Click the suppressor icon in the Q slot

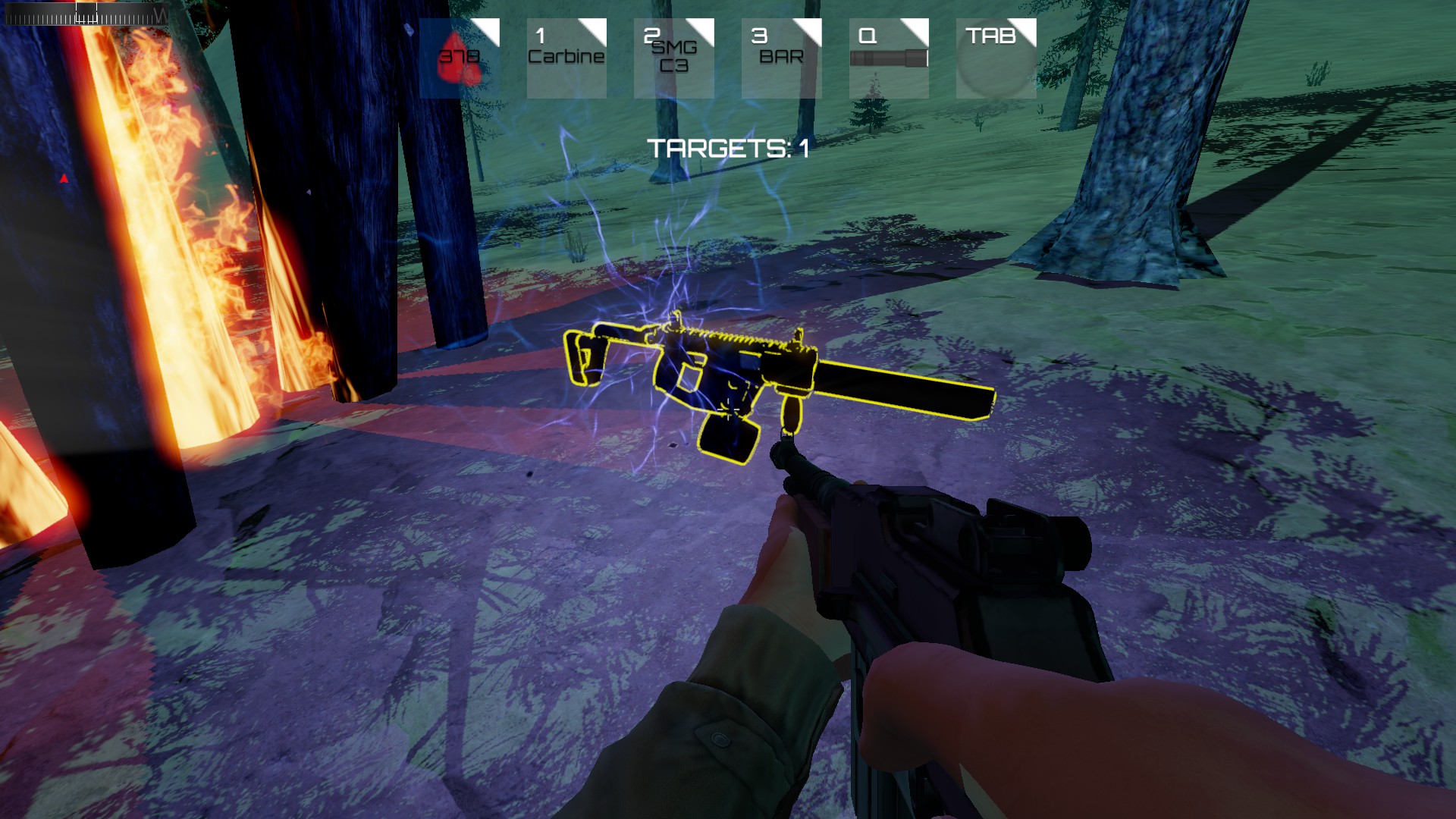click(x=890, y=59)
